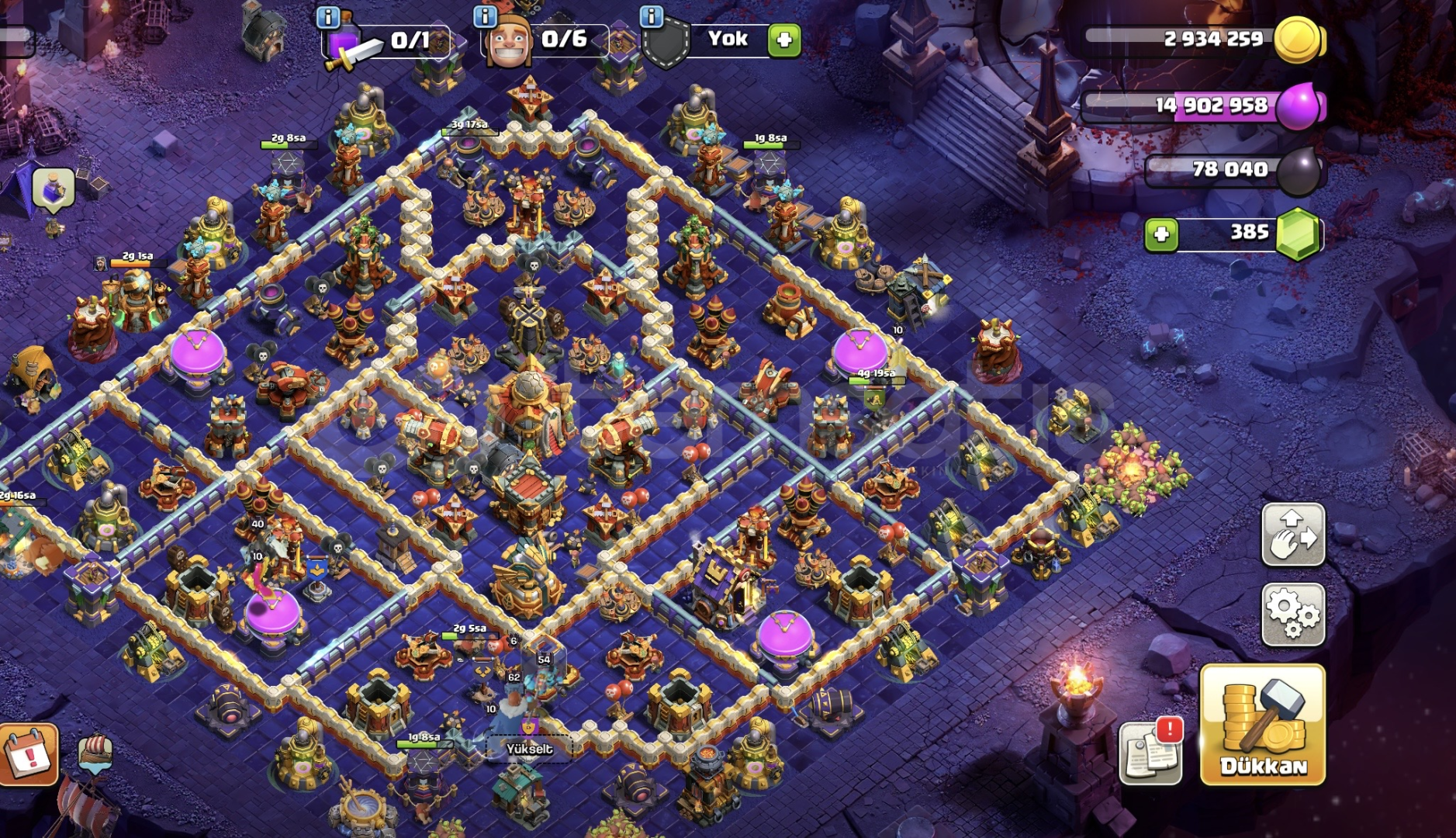This screenshot has width=1456, height=838.
Task: Open the events calendar icon
Action: coord(29,753)
